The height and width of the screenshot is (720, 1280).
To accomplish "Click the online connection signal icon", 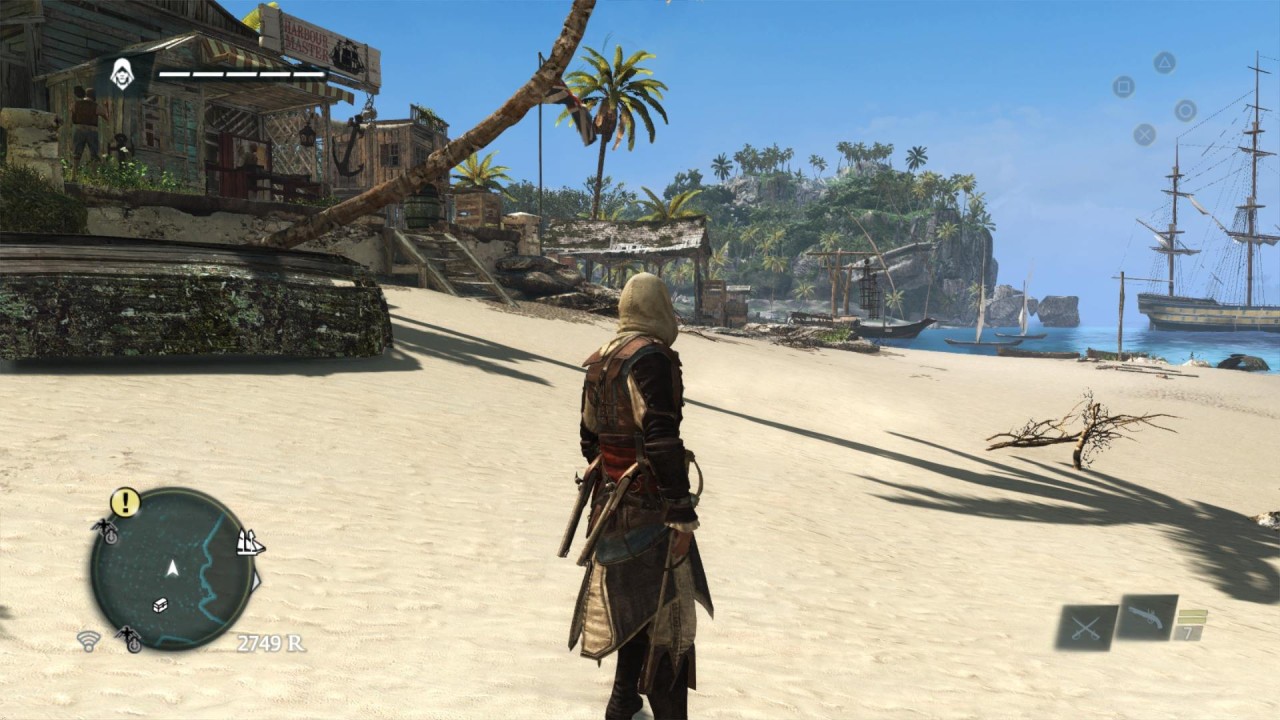I will pyautogui.click(x=89, y=641).
